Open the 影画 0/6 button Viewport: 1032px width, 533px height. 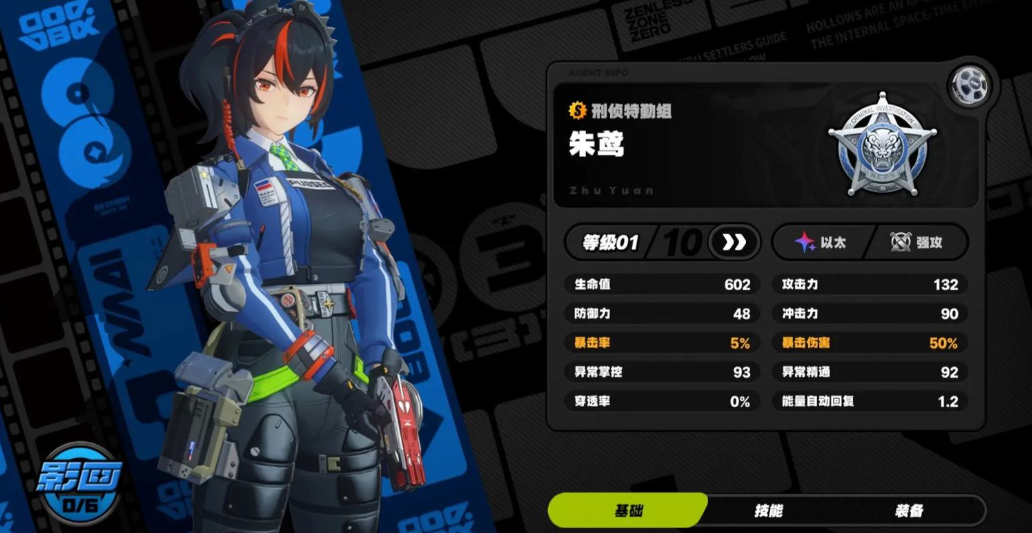point(78,483)
